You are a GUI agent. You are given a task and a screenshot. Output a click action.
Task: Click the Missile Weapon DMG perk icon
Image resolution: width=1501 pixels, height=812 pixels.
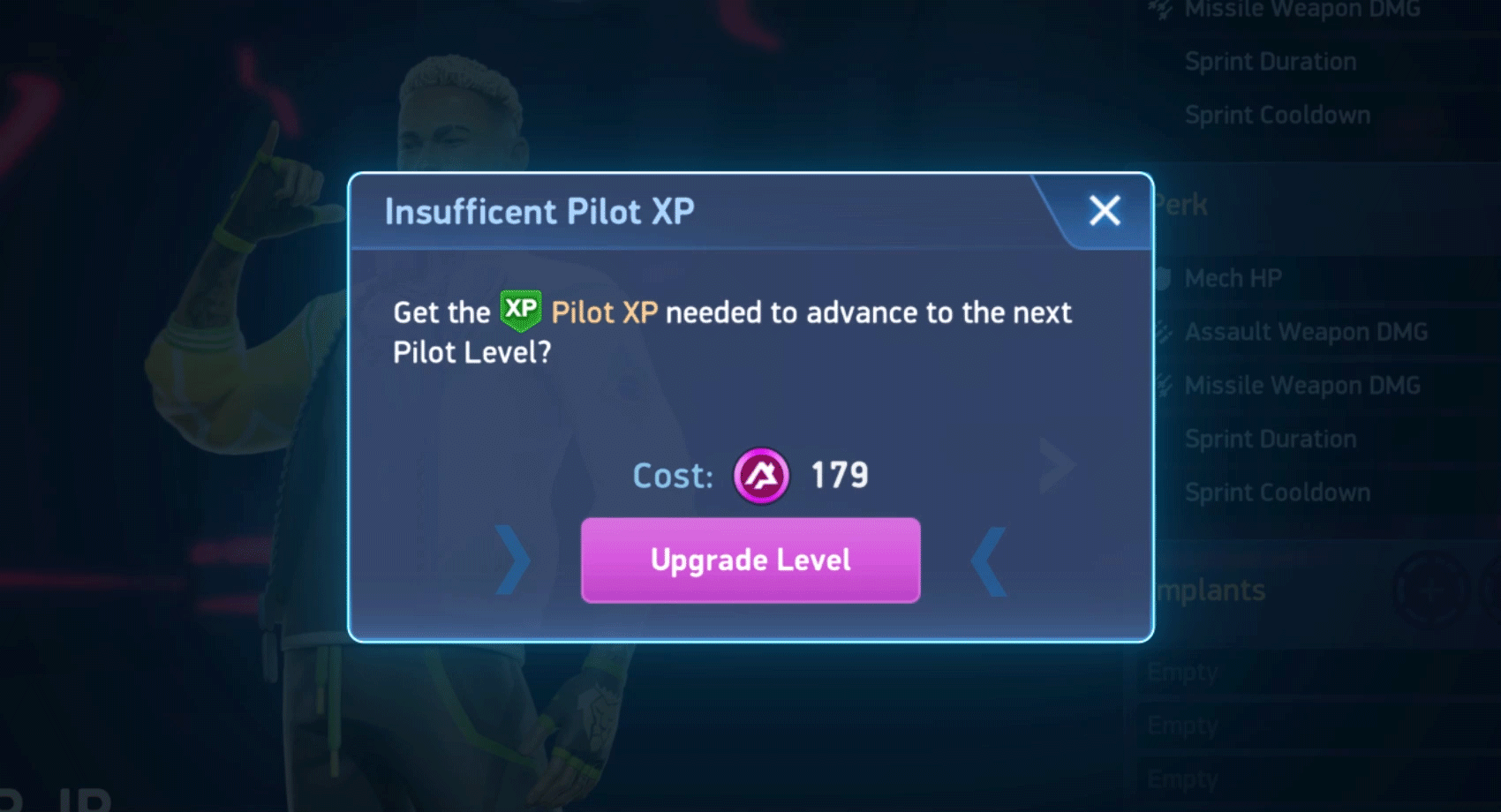(1164, 386)
